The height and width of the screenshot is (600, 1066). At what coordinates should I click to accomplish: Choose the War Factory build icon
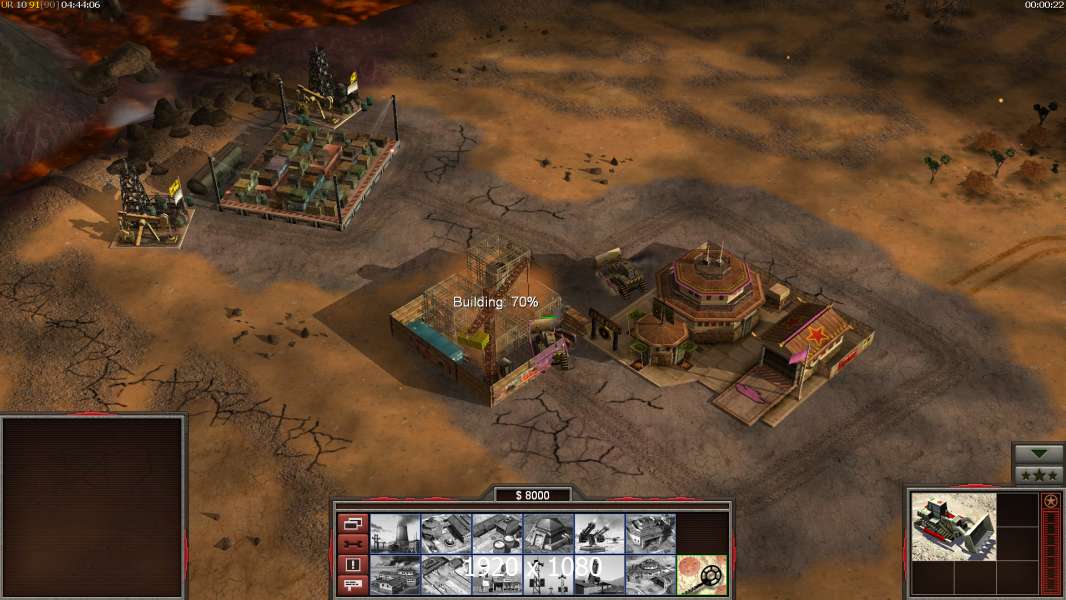coord(650,533)
